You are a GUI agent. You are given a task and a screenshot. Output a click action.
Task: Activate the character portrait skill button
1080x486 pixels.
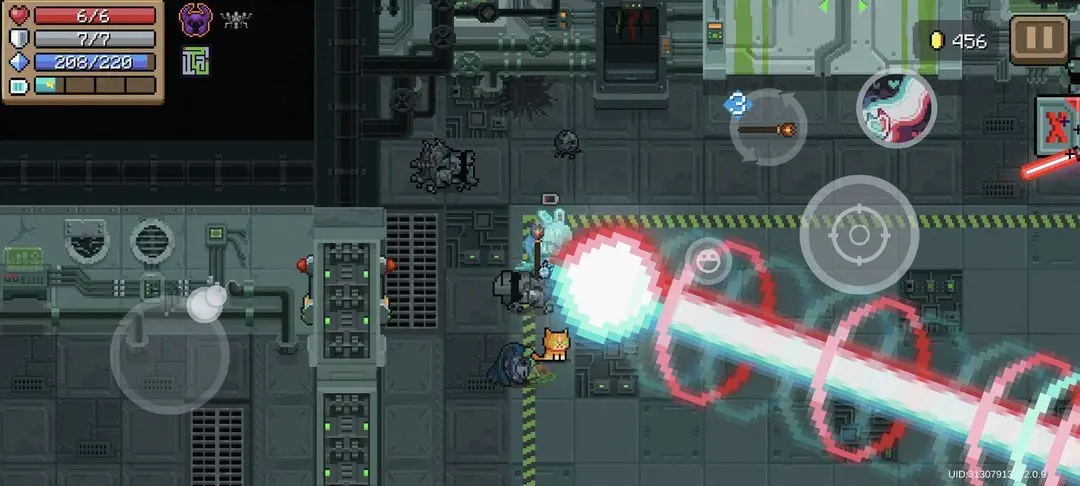point(896,107)
